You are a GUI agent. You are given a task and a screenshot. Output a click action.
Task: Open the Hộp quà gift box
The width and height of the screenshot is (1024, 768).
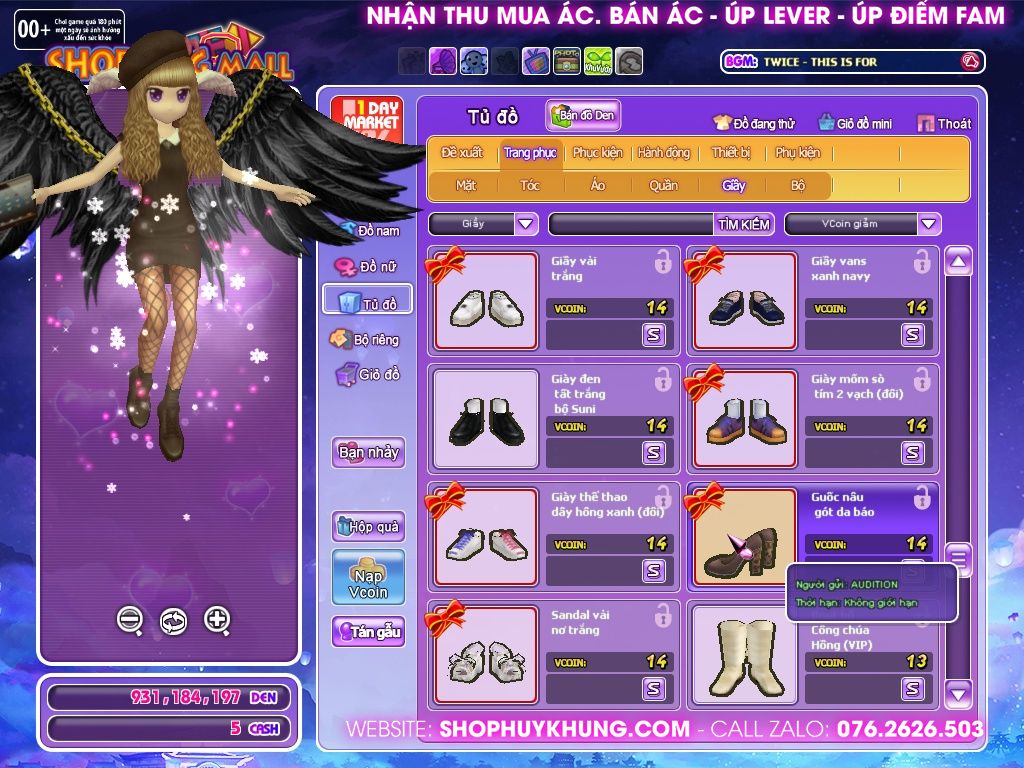(x=368, y=526)
